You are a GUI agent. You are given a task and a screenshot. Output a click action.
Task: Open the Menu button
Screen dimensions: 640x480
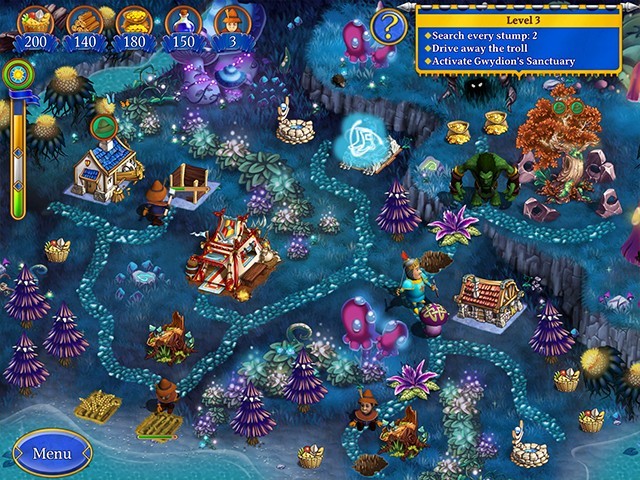(x=51, y=453)
